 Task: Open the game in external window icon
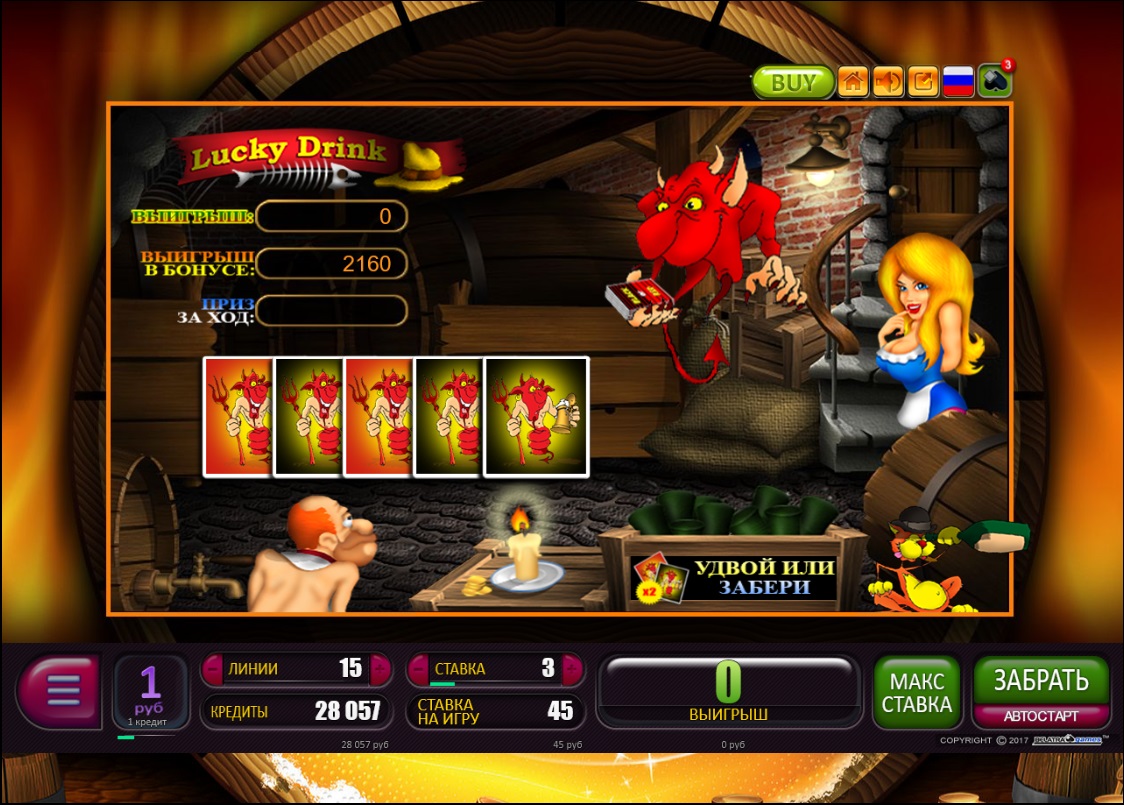pos(923,82)
